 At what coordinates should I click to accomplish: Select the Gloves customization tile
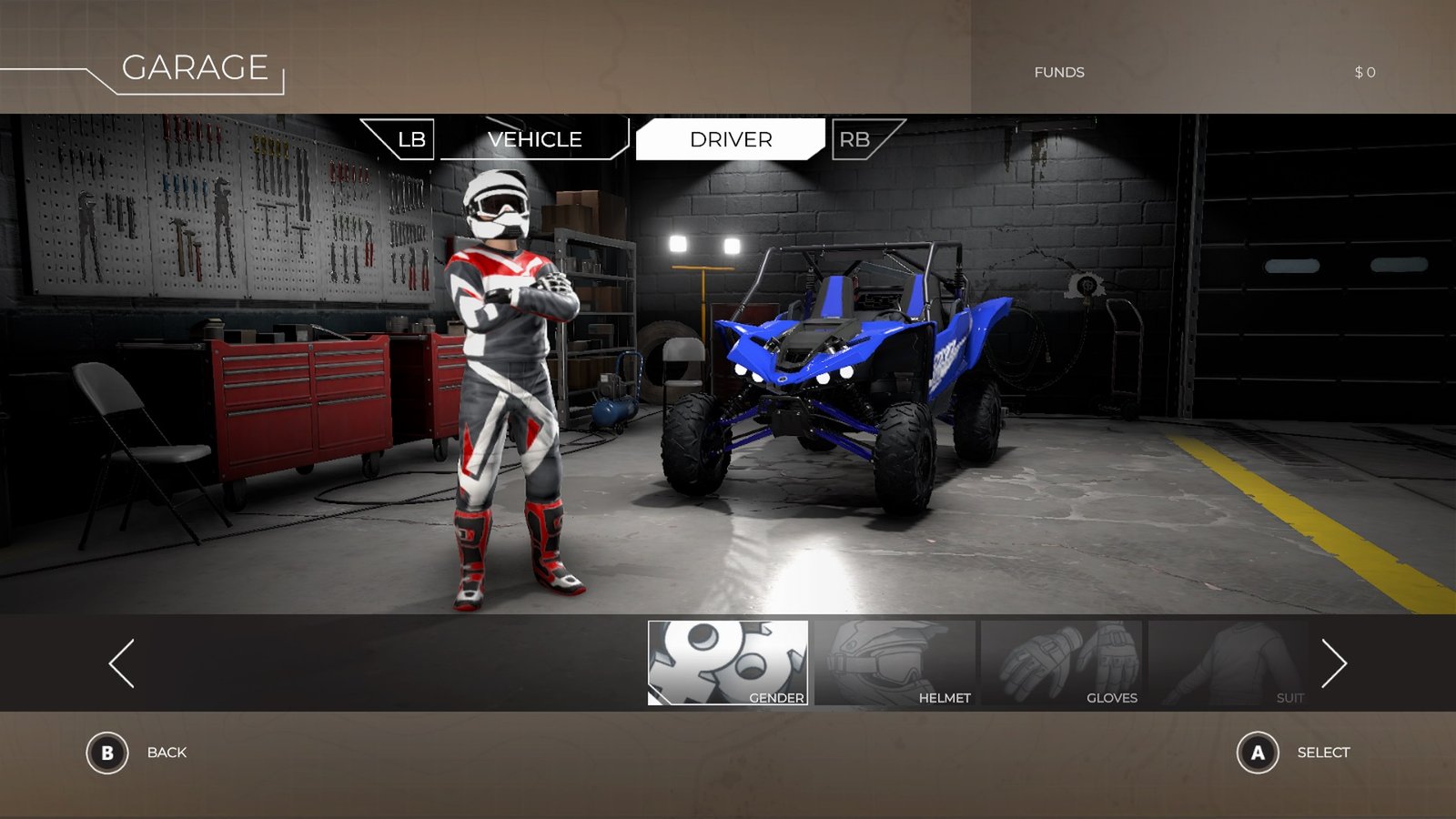(x=1061, y=662)
